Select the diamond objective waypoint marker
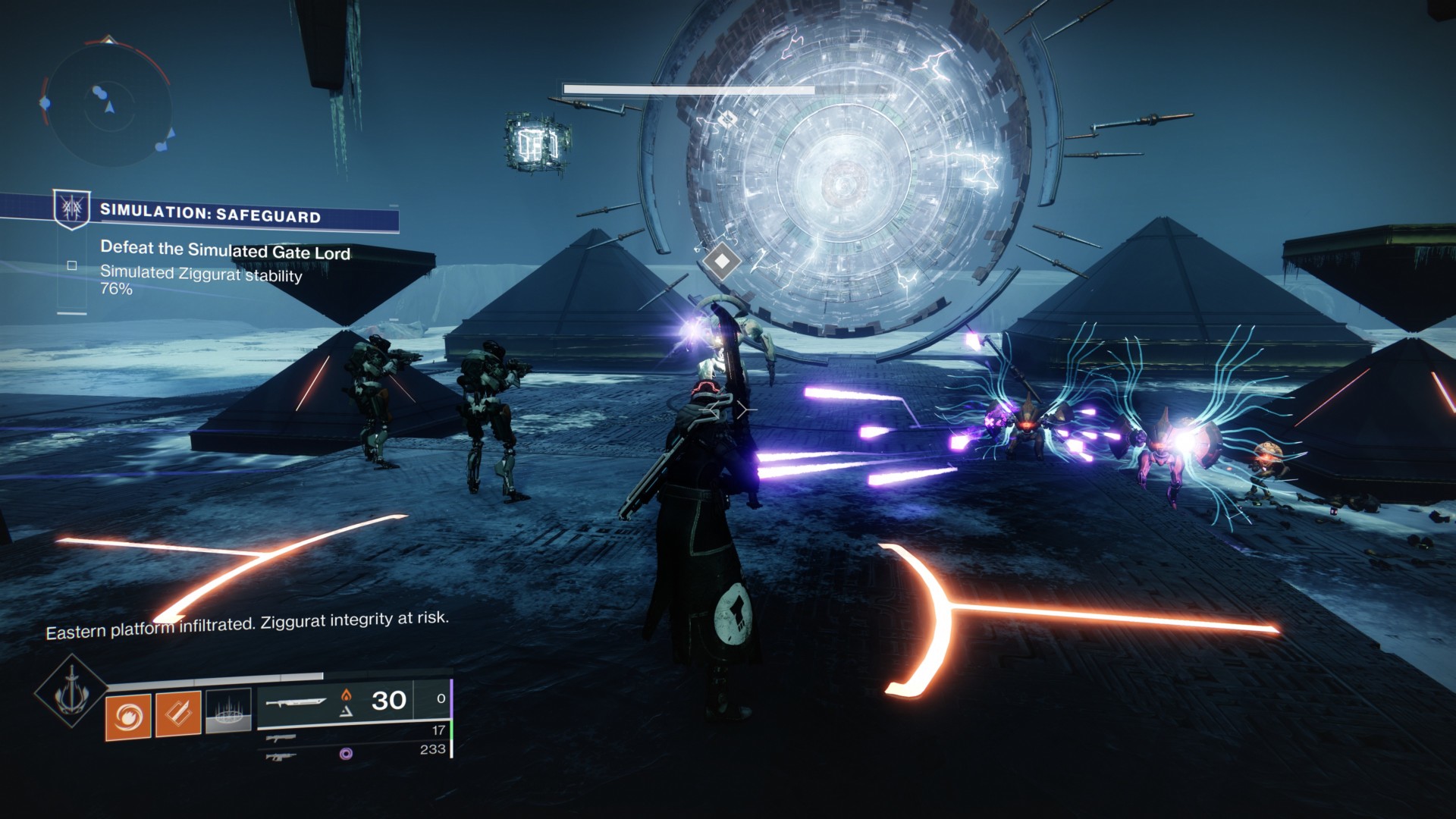This screenshot has height=819, width=1456. pyautogui.click(x=721, y=261)
